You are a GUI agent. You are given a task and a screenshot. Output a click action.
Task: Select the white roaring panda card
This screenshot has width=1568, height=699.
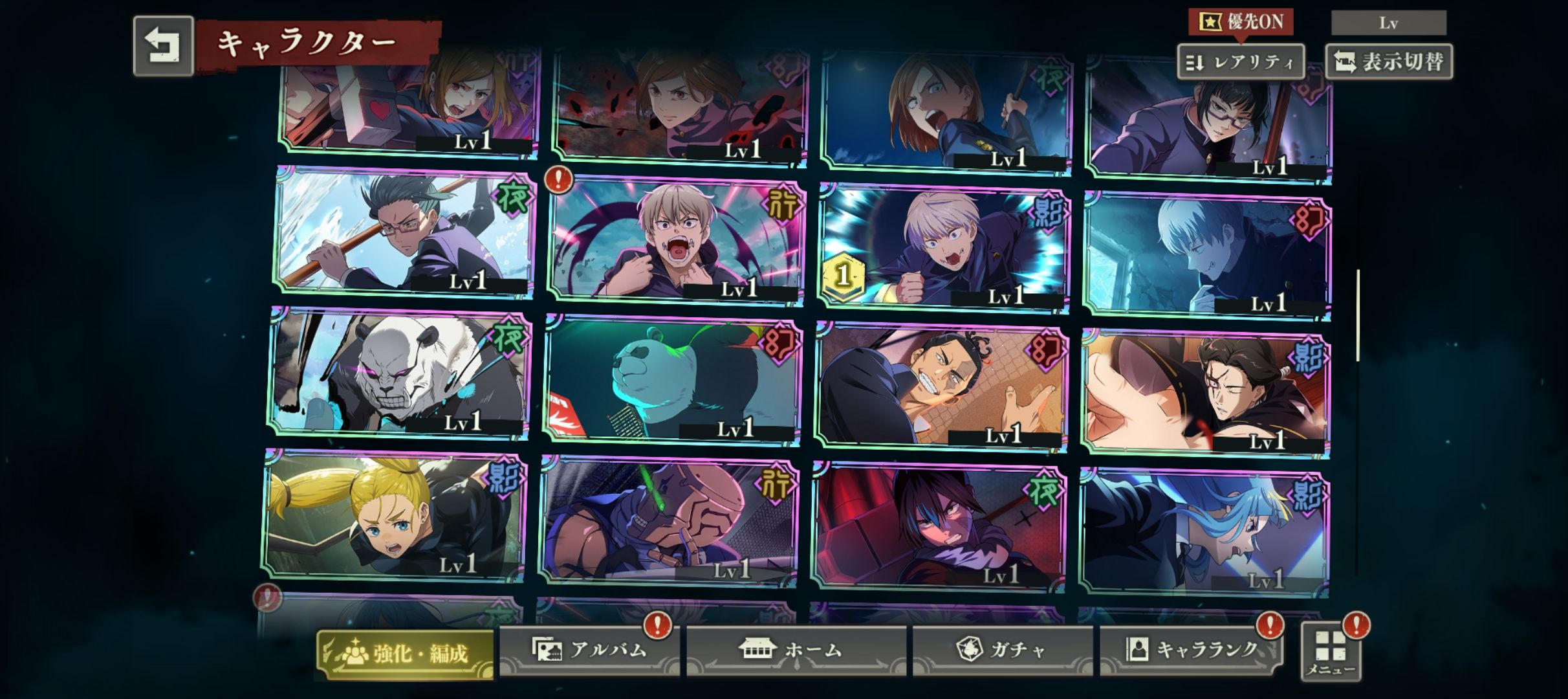398,374
